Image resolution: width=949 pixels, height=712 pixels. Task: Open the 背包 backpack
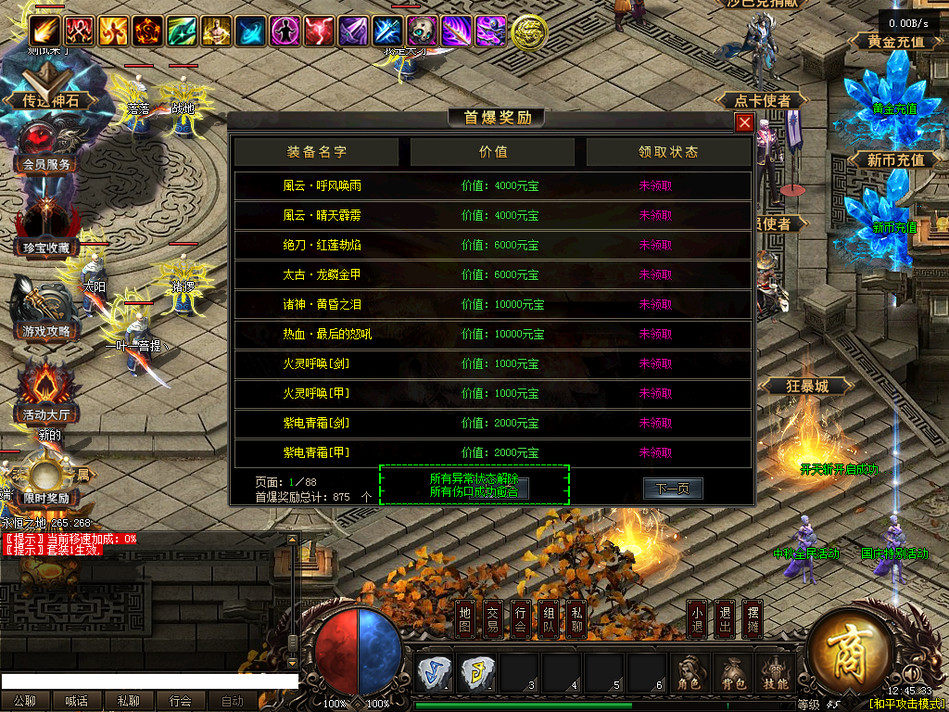click(x=733, y=674)
